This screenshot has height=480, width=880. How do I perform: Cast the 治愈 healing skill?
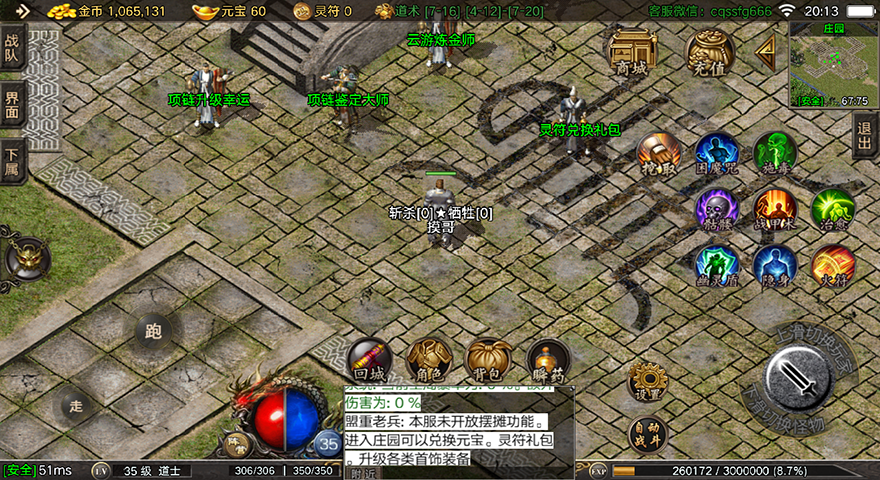point(832,208)
